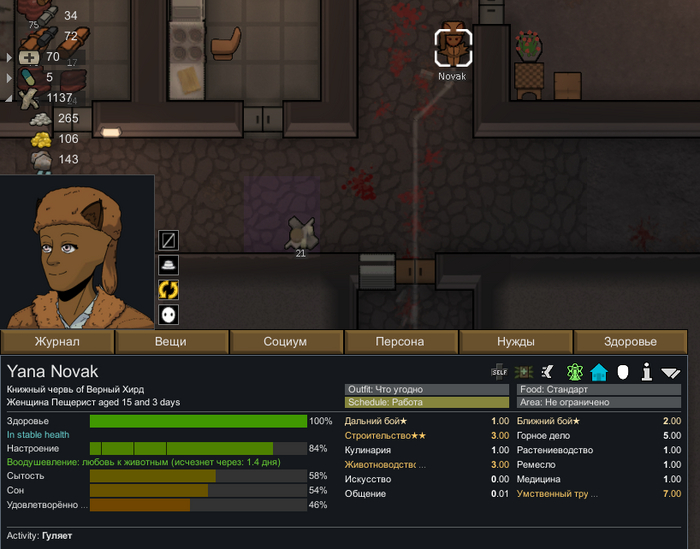Viewport: 700px width, 549px height.
Task: Click the info 'i' icon
Action: click(647, 372)
